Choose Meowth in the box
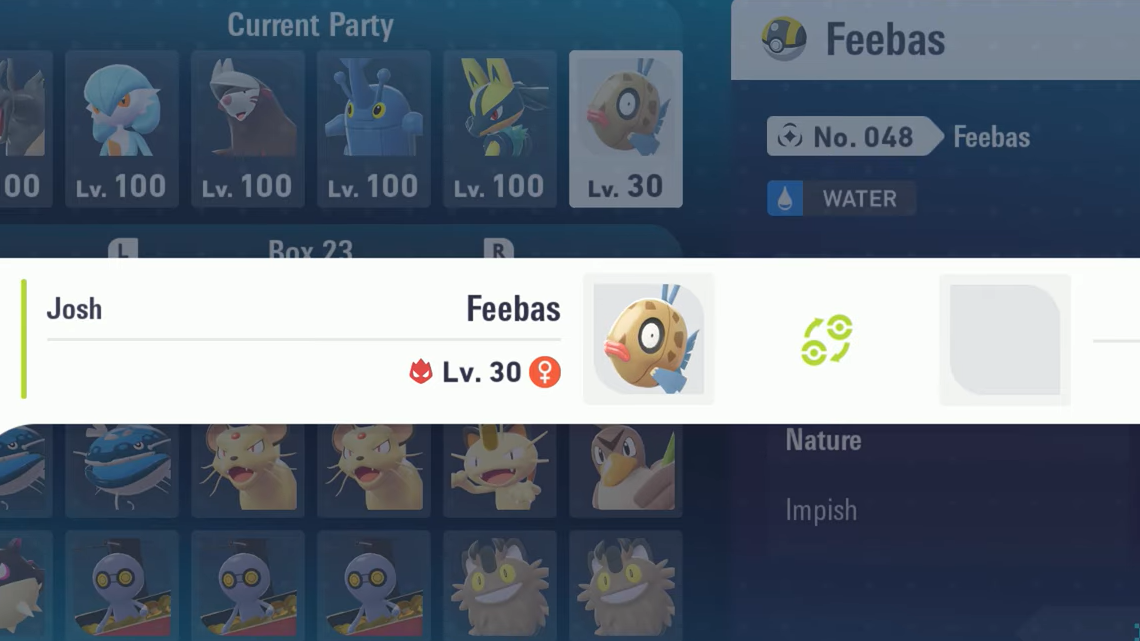Image resolution: width=1140 pixels, height=641 pixels. coord(500,468)
